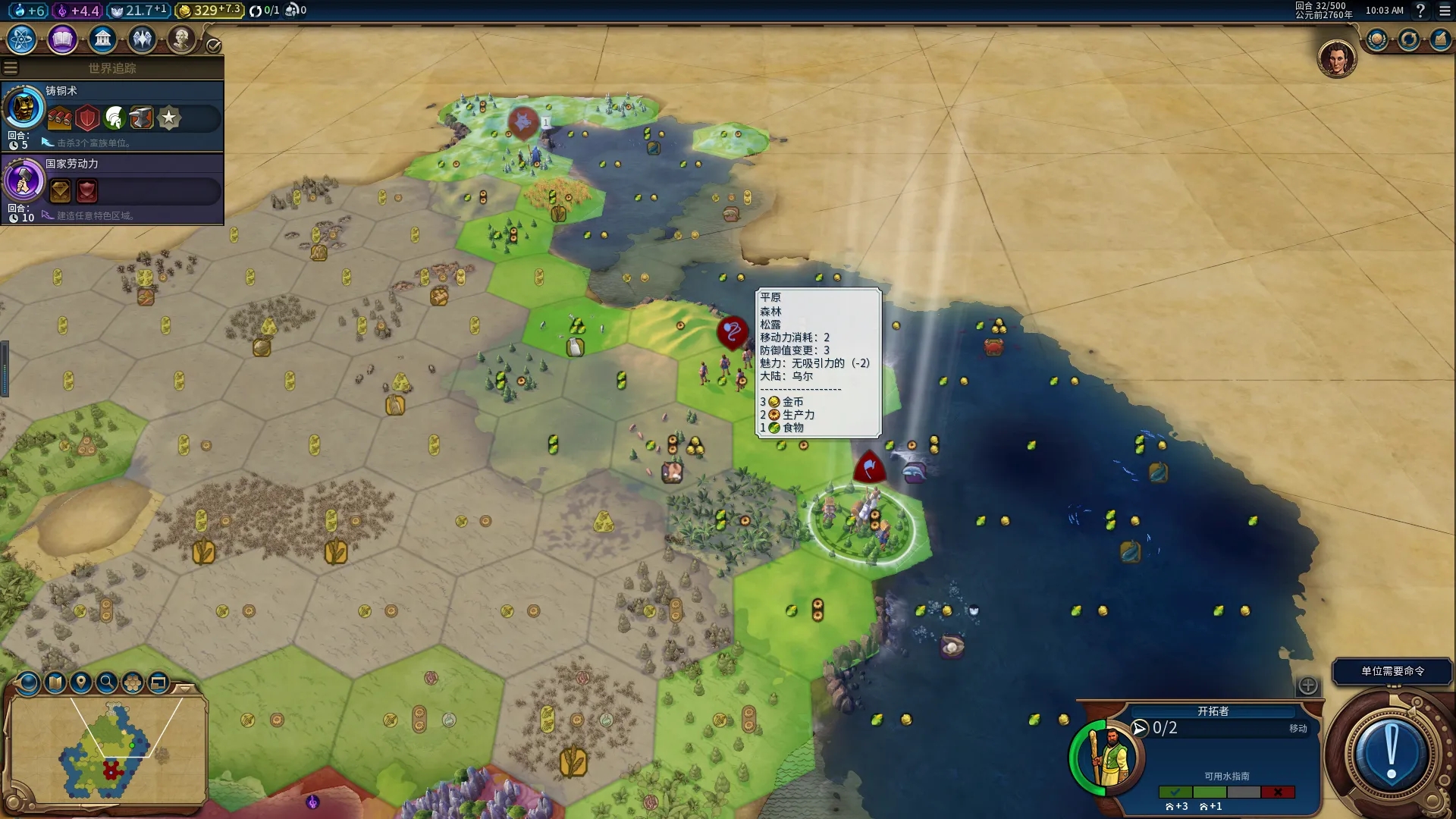Open the leader portrait diplomacy ribbon

click(1336, 59)
